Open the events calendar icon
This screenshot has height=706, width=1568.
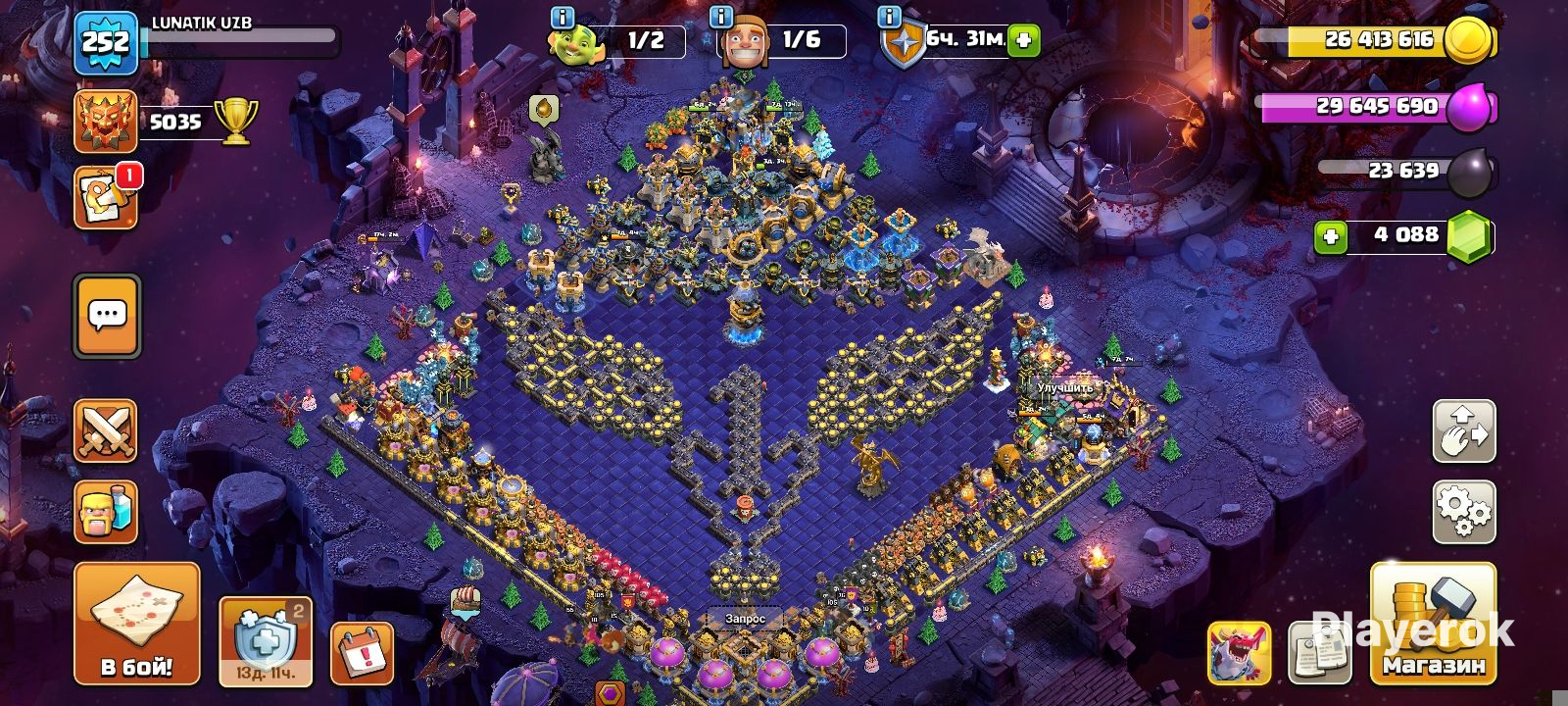(362, 652)
